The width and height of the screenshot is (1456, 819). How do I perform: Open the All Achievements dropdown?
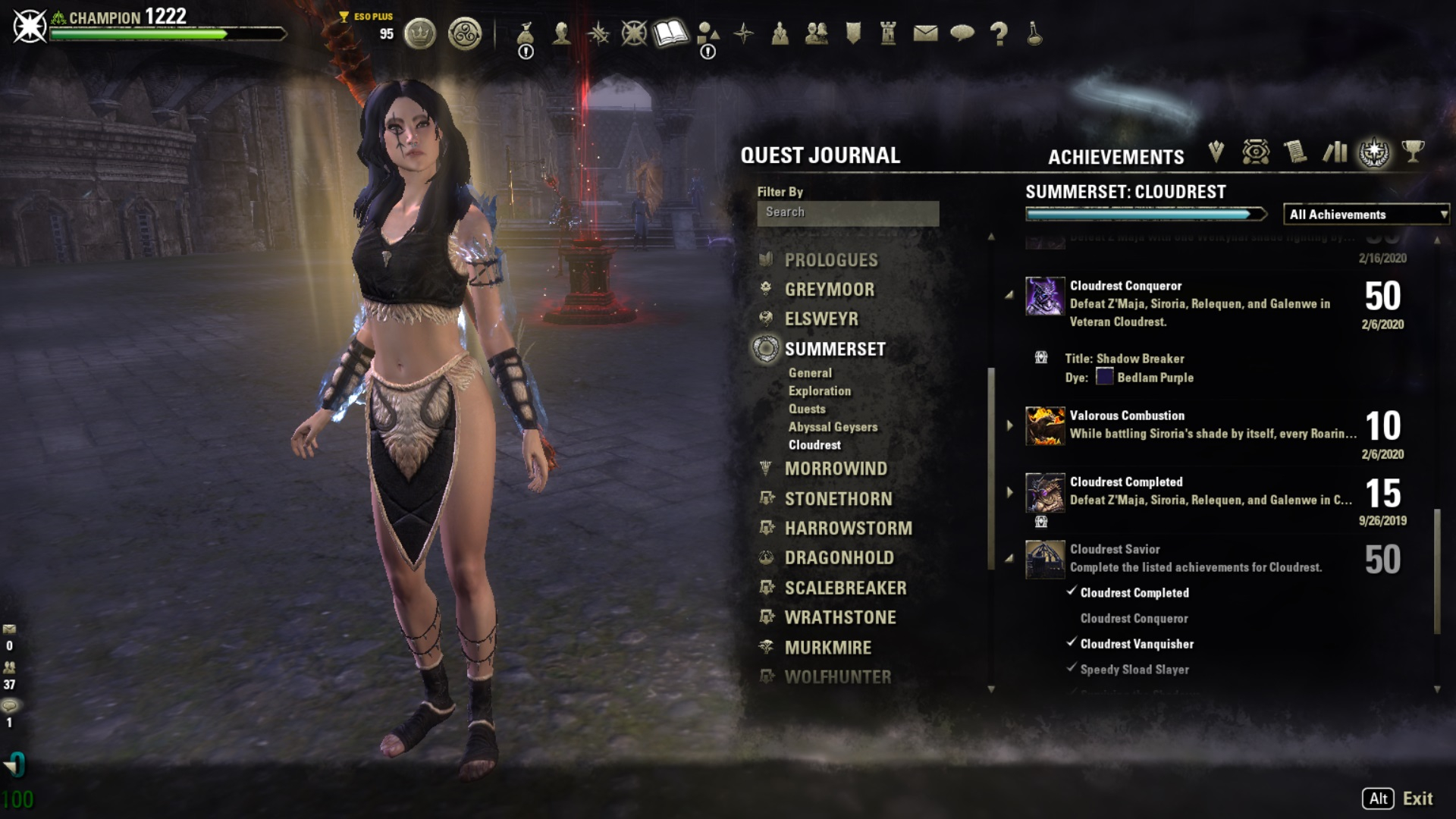click(1365, 215)
